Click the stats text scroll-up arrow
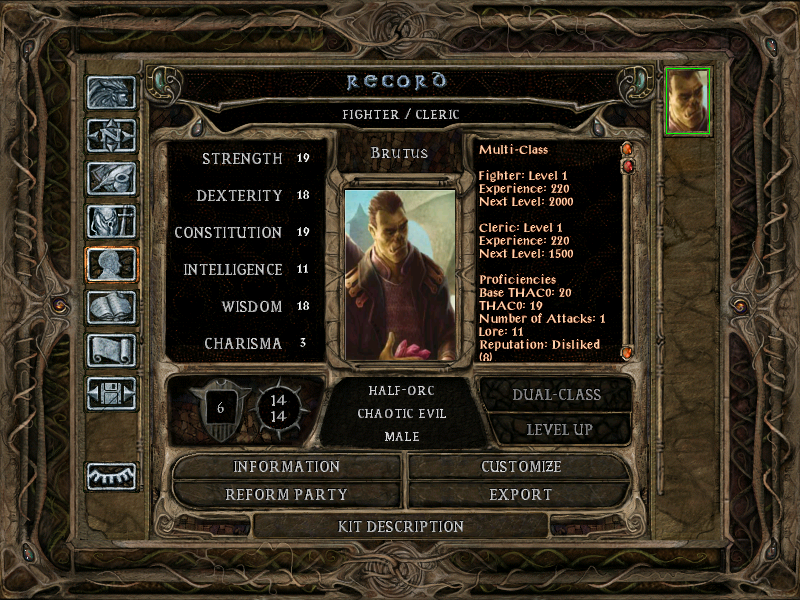 (x=628, y=150)
